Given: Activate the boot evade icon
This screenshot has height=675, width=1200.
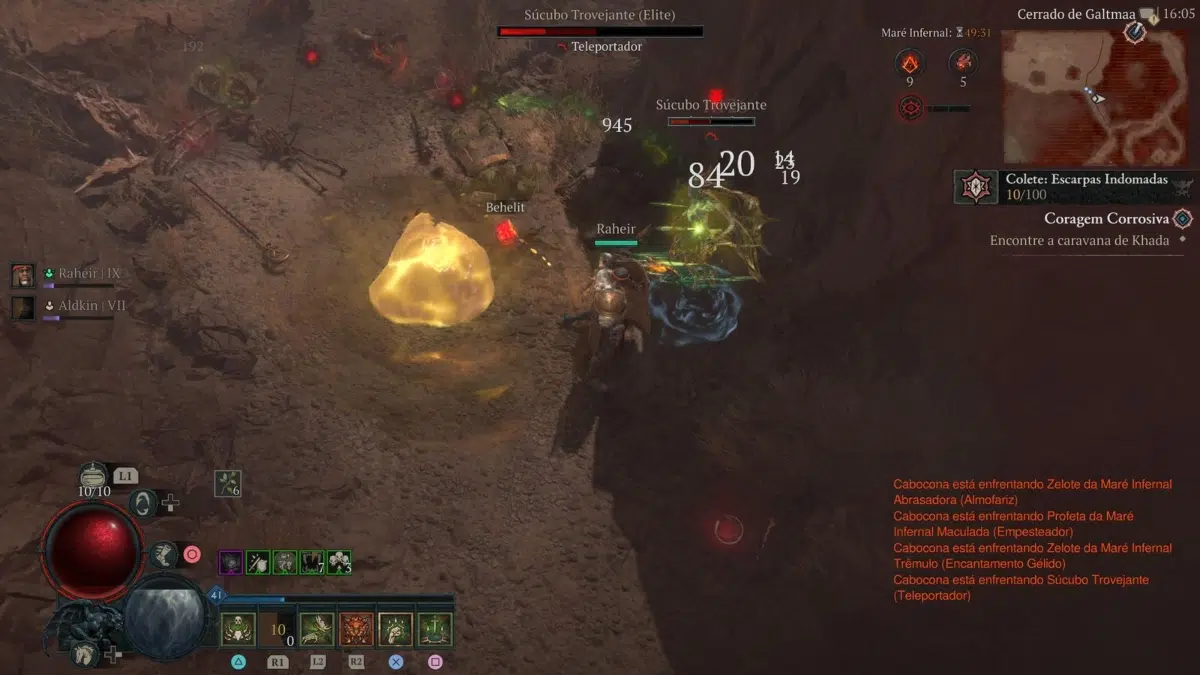Looking at the screenshot, I should (x=163, y=554).
